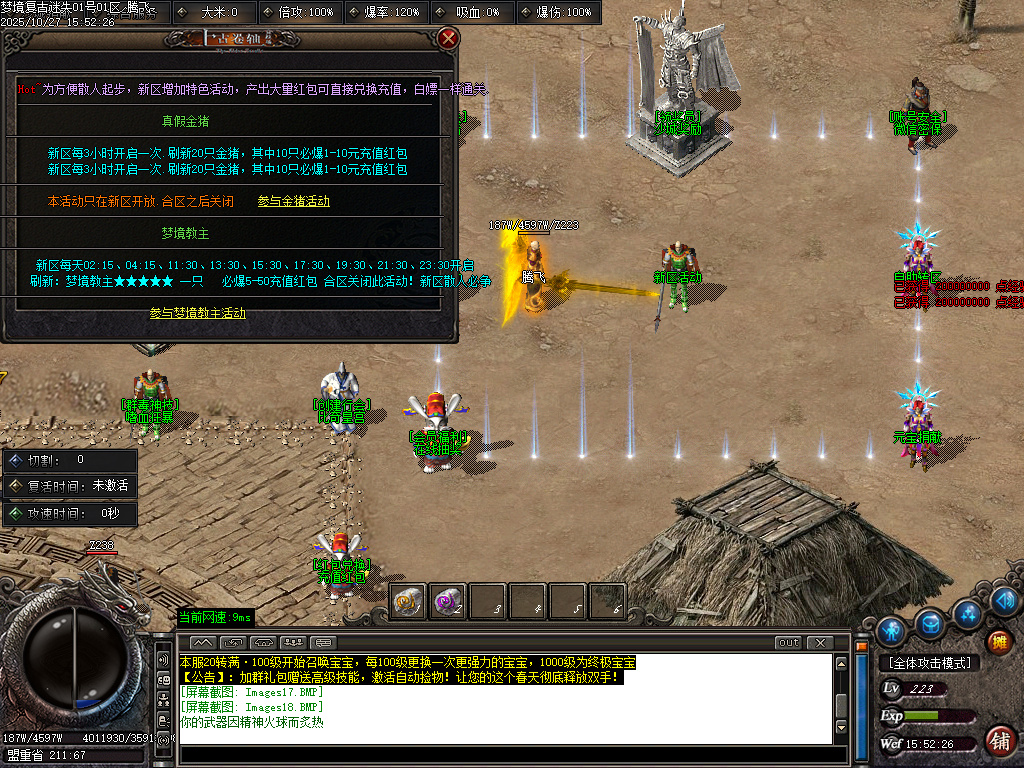Close the chat window with X
This screenshot has width=1024, height=768.
[819, 642]
